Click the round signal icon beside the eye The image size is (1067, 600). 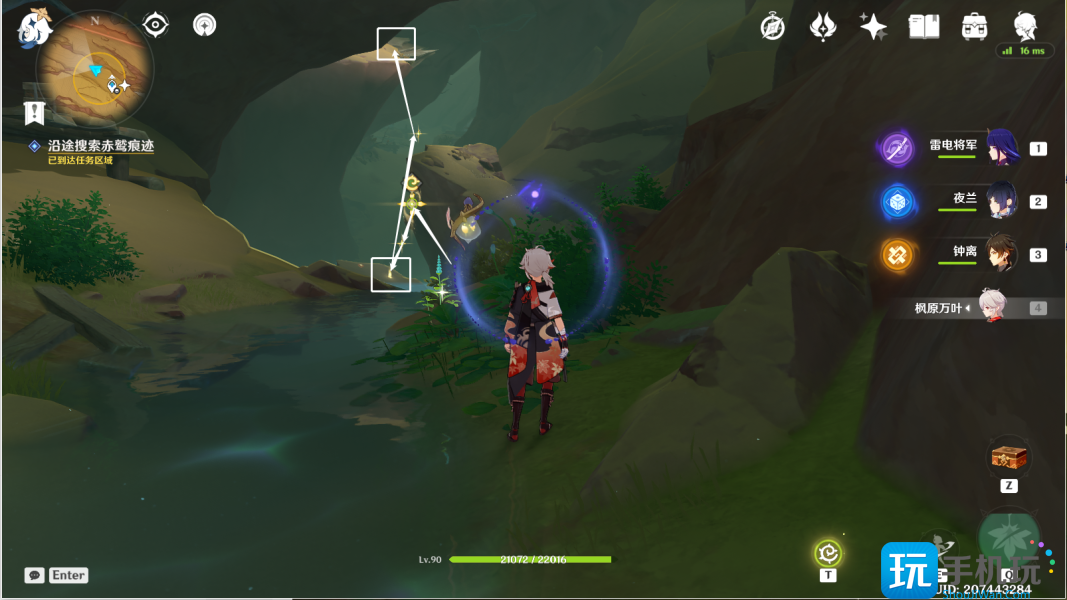[205, 24]
